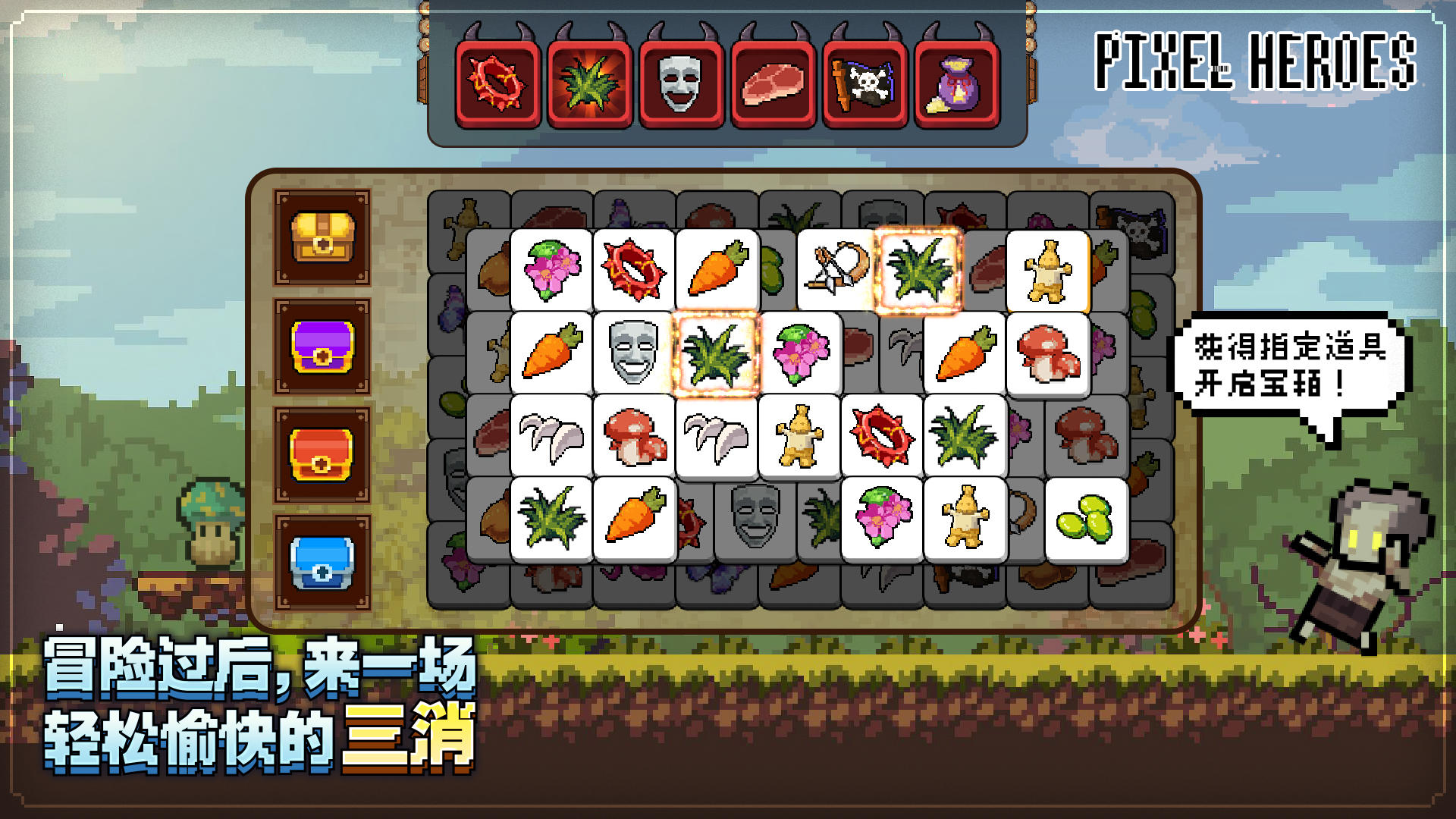Select a red mushroom tile
Image resolution: width=1456 pixels, height=819 pixels.
(x=1053, y=353)
